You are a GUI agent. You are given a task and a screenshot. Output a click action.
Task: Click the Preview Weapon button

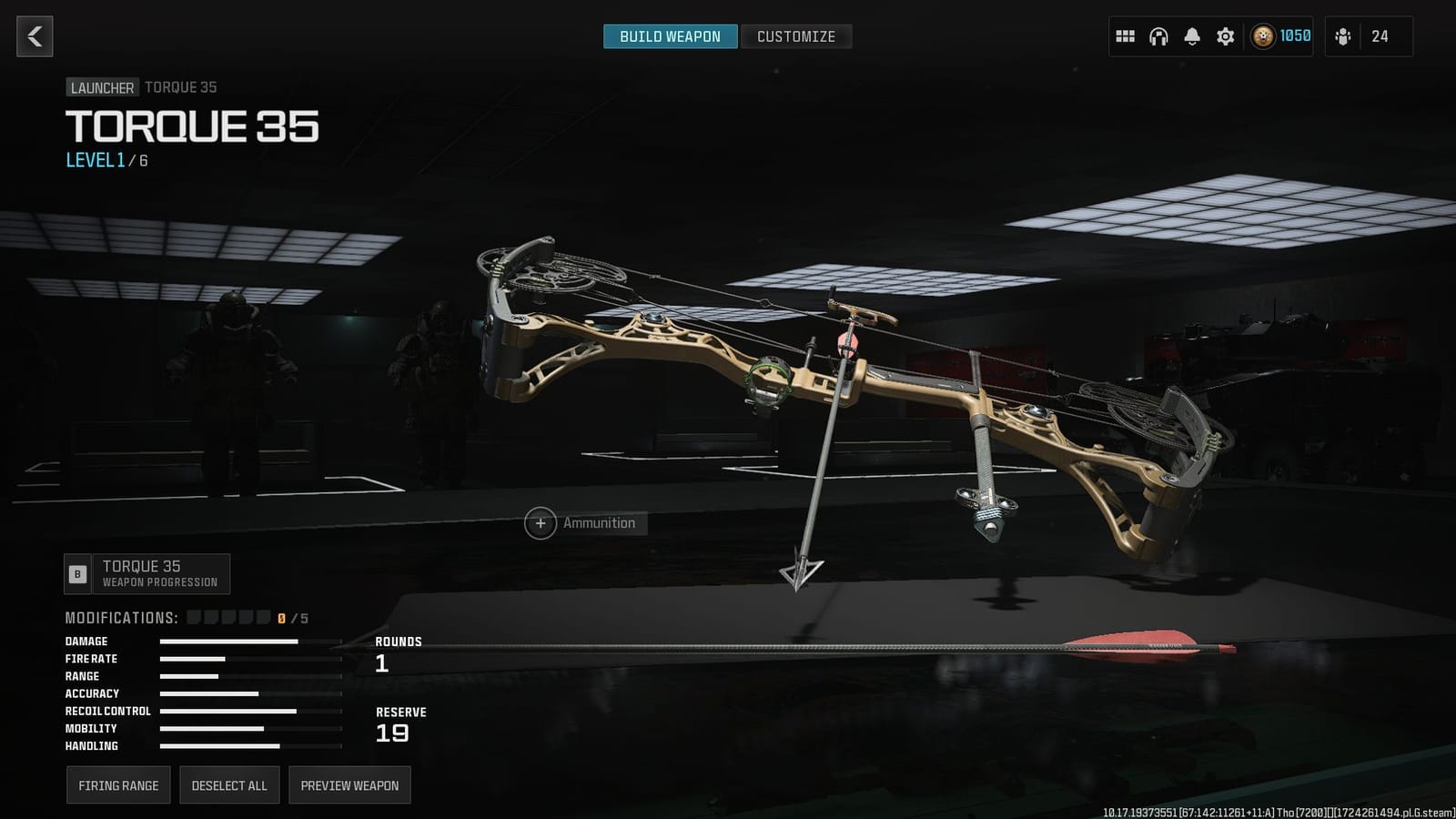[x=349, y=784]
